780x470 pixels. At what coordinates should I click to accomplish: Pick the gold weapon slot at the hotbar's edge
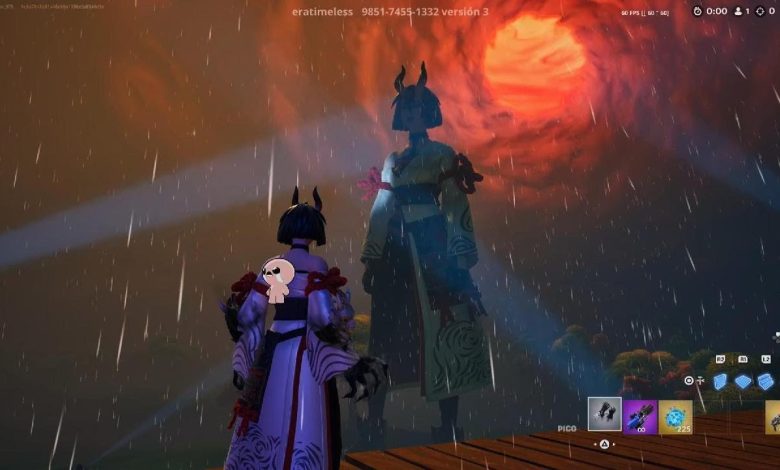click(772, 417)
